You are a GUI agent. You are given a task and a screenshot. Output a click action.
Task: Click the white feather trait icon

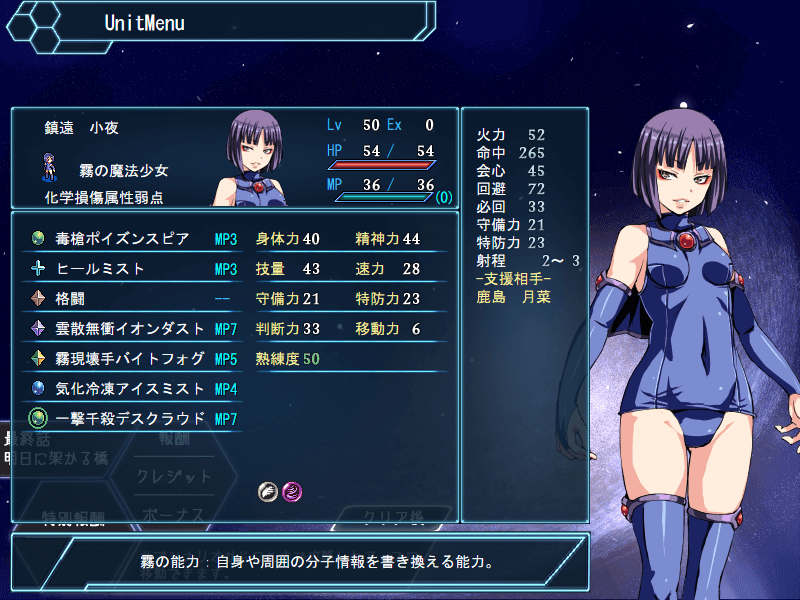(268, 491)
